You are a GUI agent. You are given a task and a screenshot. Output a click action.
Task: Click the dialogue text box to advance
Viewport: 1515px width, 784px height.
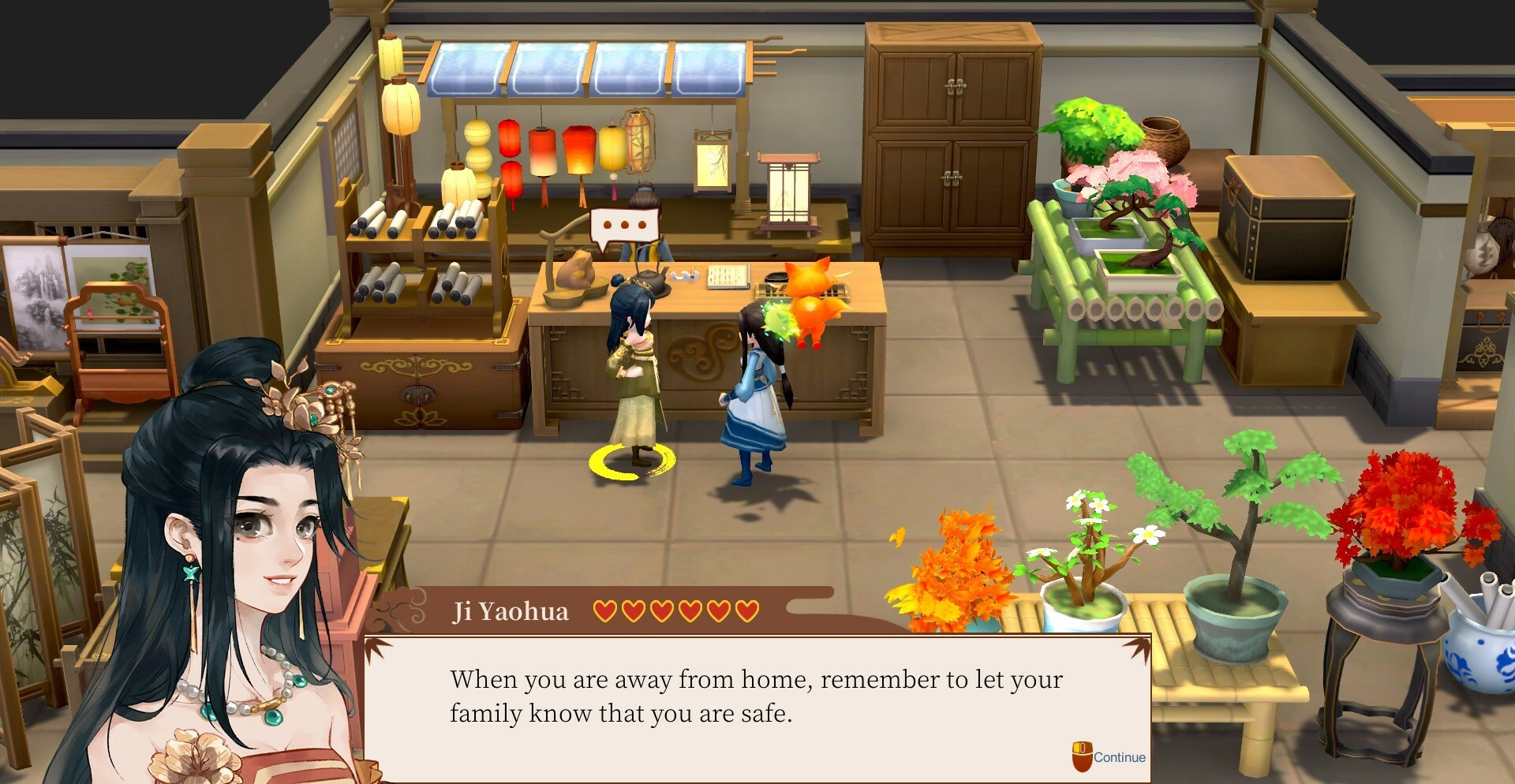pos(756,697)
